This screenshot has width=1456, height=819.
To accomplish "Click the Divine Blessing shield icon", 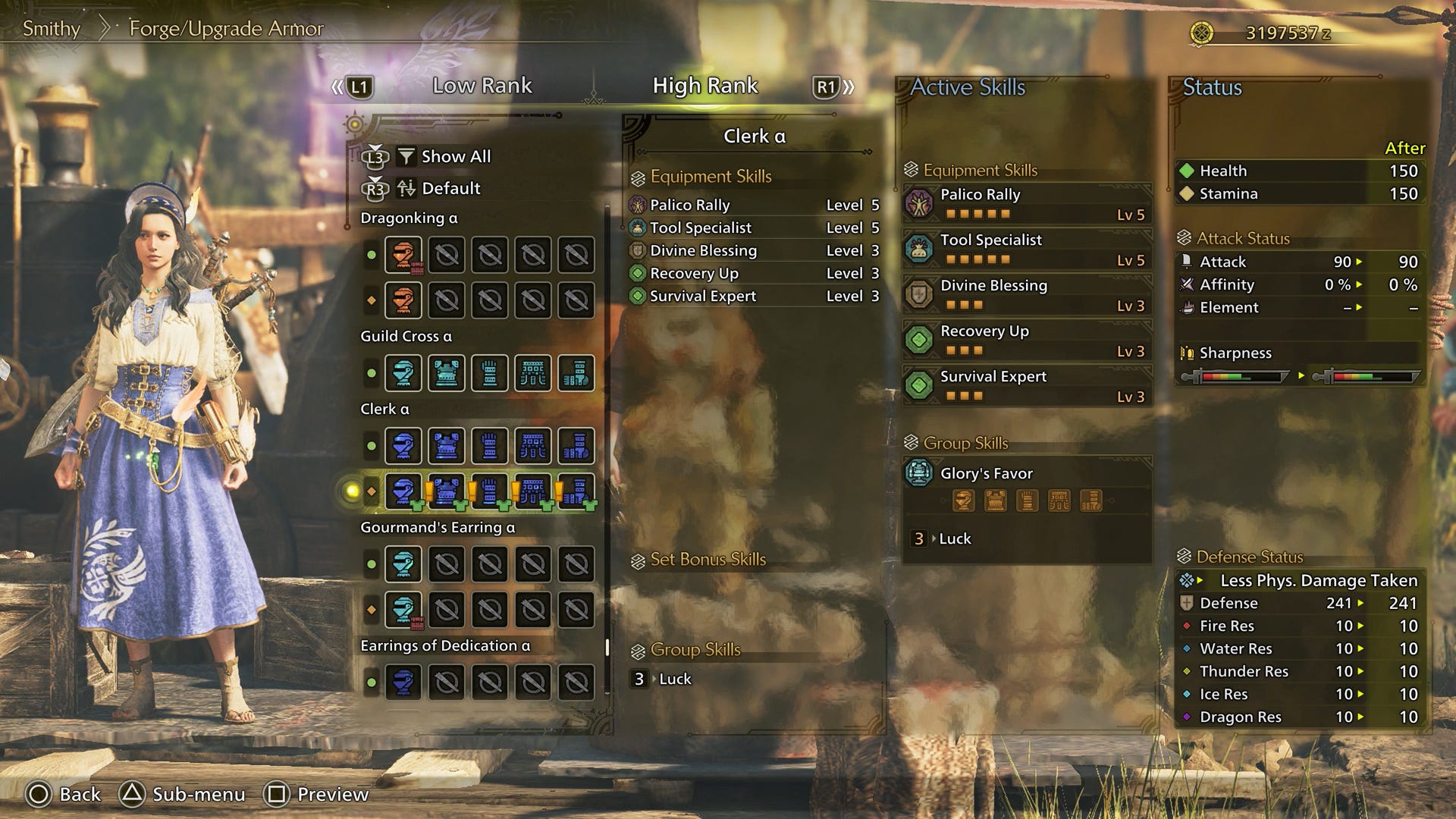I will coord(920,293).
